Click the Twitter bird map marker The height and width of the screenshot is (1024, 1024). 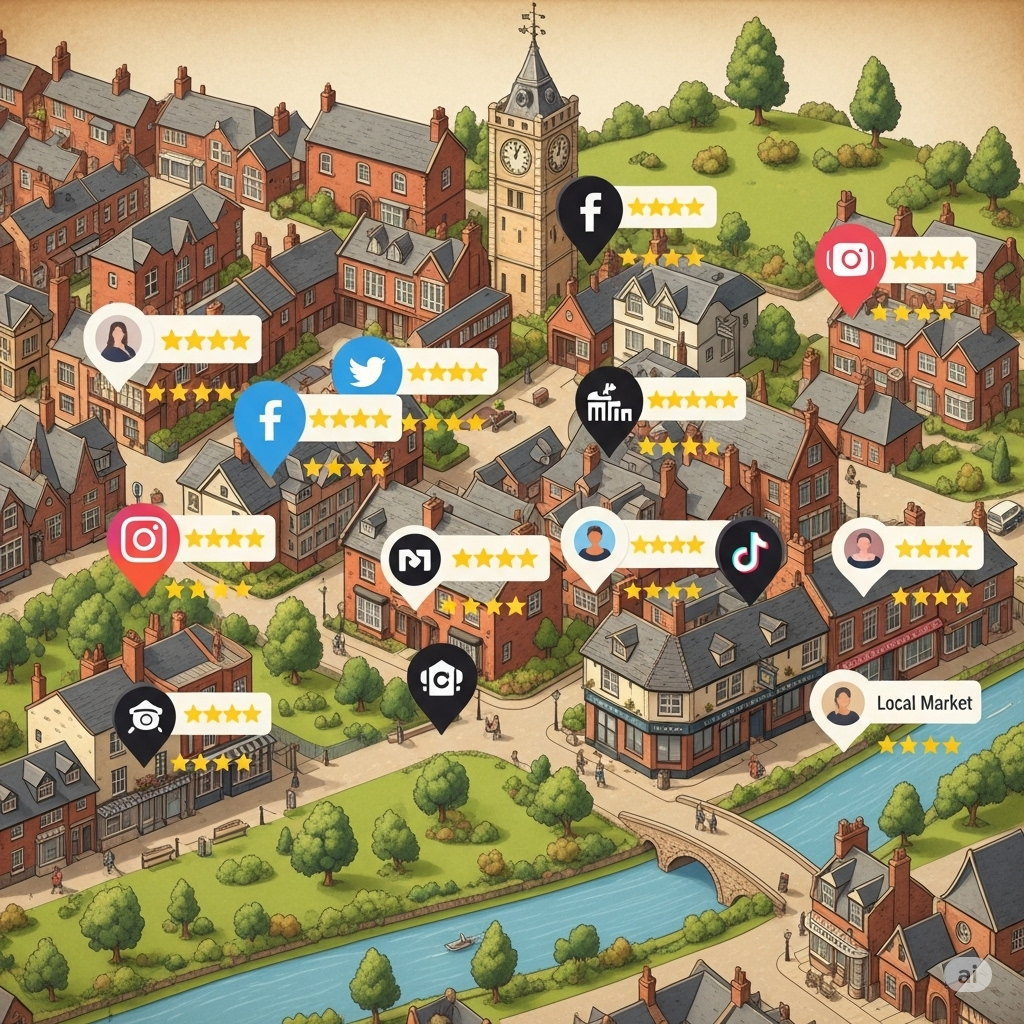366,370
